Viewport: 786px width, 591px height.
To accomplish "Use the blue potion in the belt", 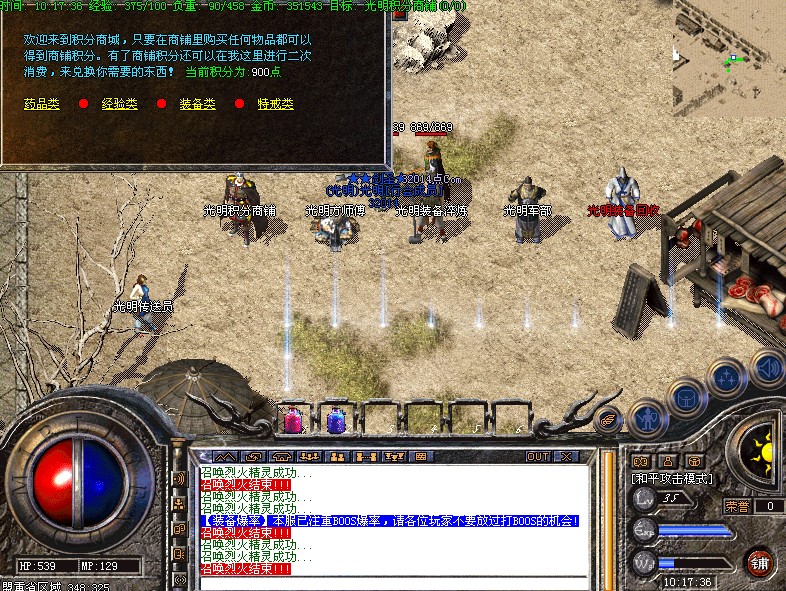I will coord(336,420).
